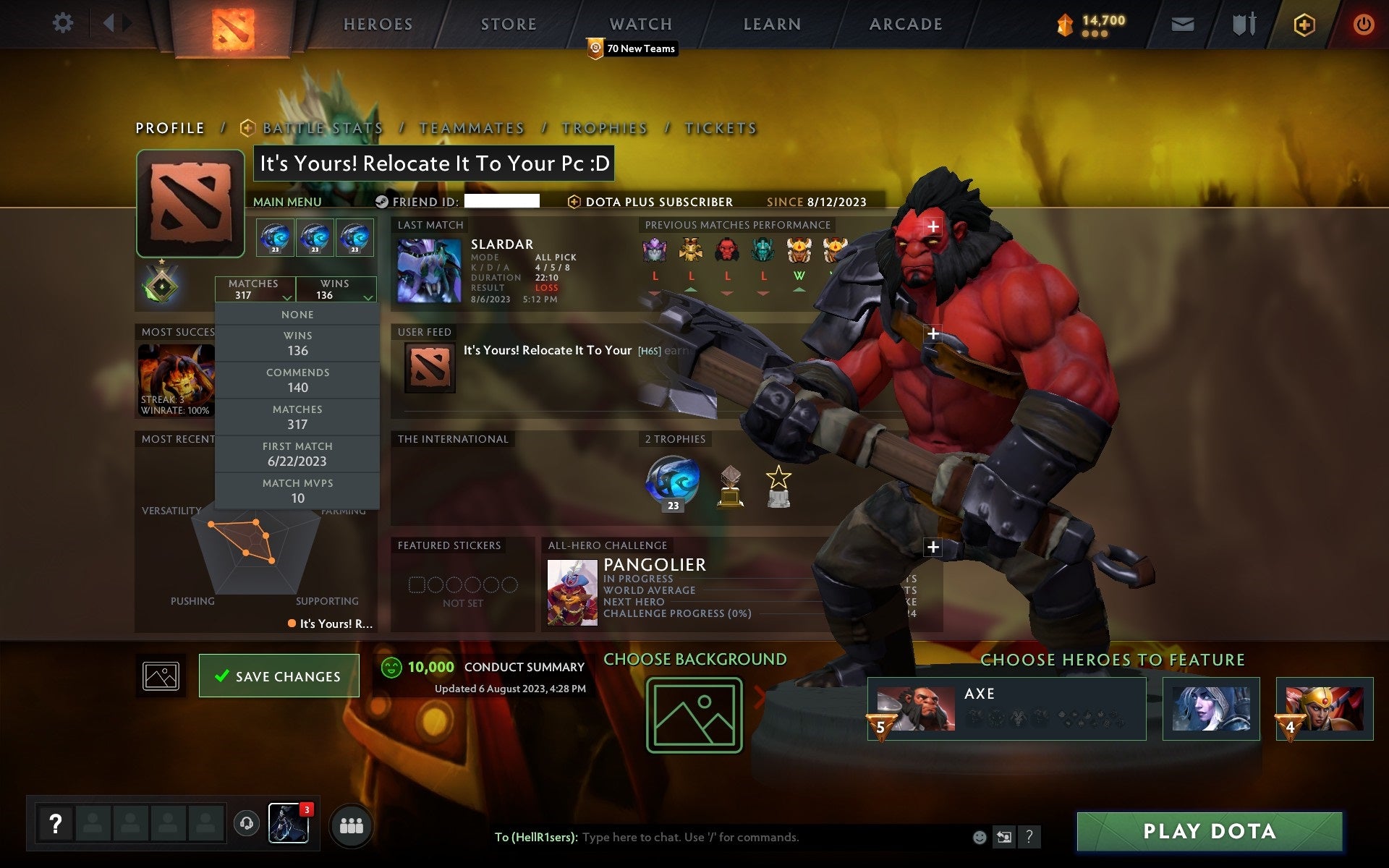Open the Armory crossed-swords icon
The image size is (1389, 868).
[x=1243, y=23]
